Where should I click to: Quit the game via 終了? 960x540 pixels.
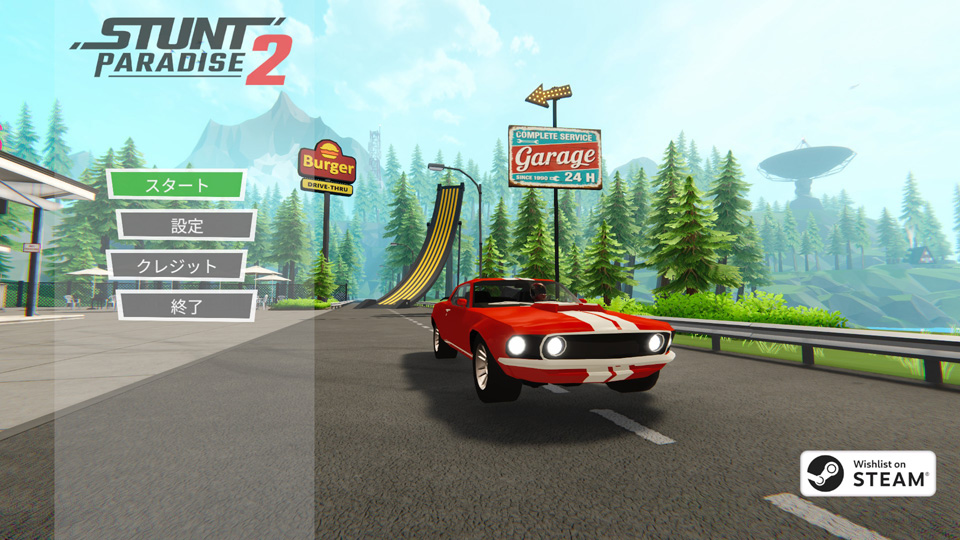(186, 305)
